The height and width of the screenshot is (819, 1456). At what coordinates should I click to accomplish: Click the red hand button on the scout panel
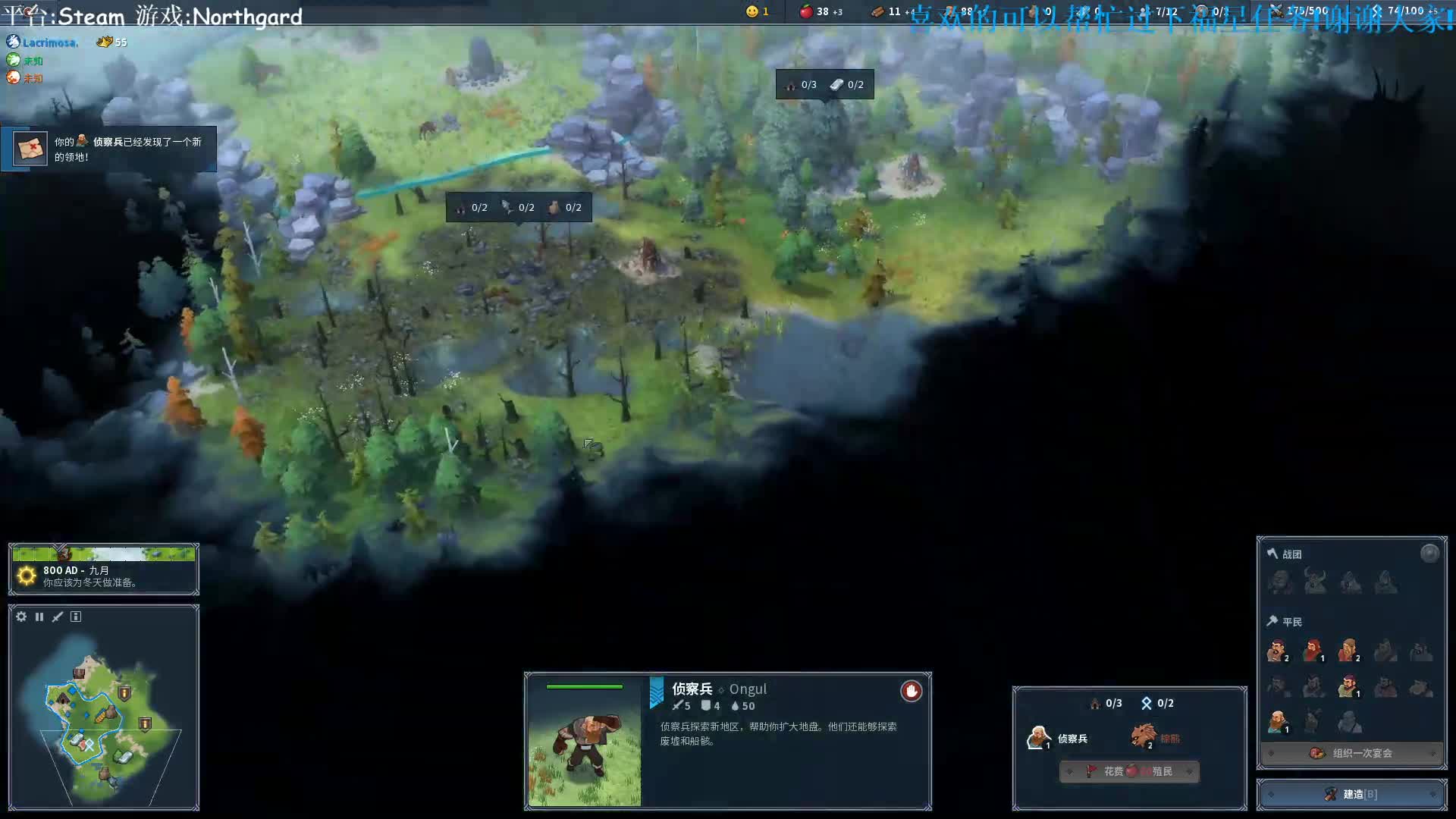[x=911, y=691]
